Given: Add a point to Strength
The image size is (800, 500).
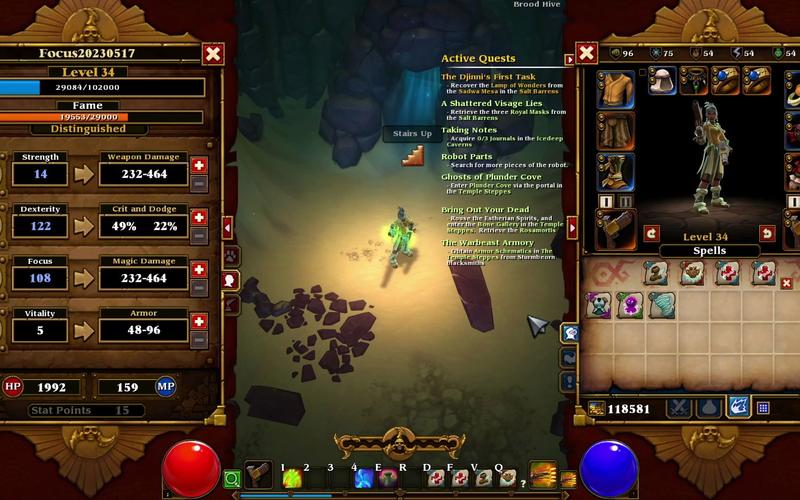Looking at the screenshot, I should (x=199, y=165).
